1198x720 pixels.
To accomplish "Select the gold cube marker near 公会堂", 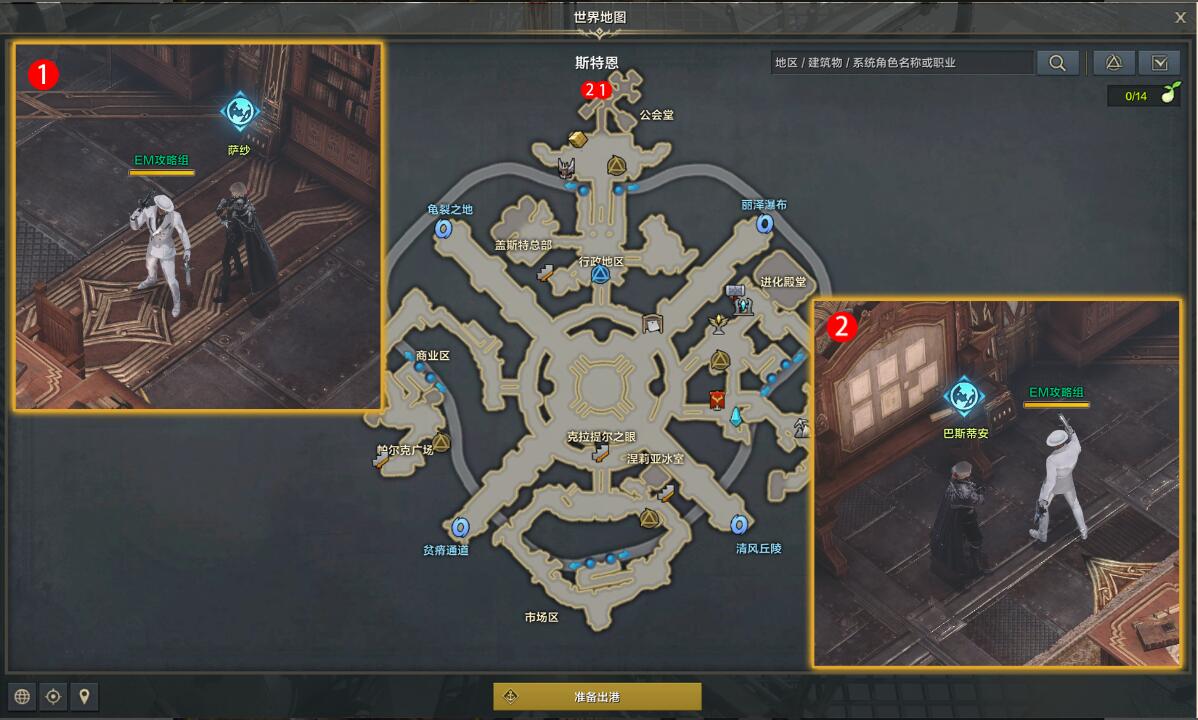I will coord(577,138).
